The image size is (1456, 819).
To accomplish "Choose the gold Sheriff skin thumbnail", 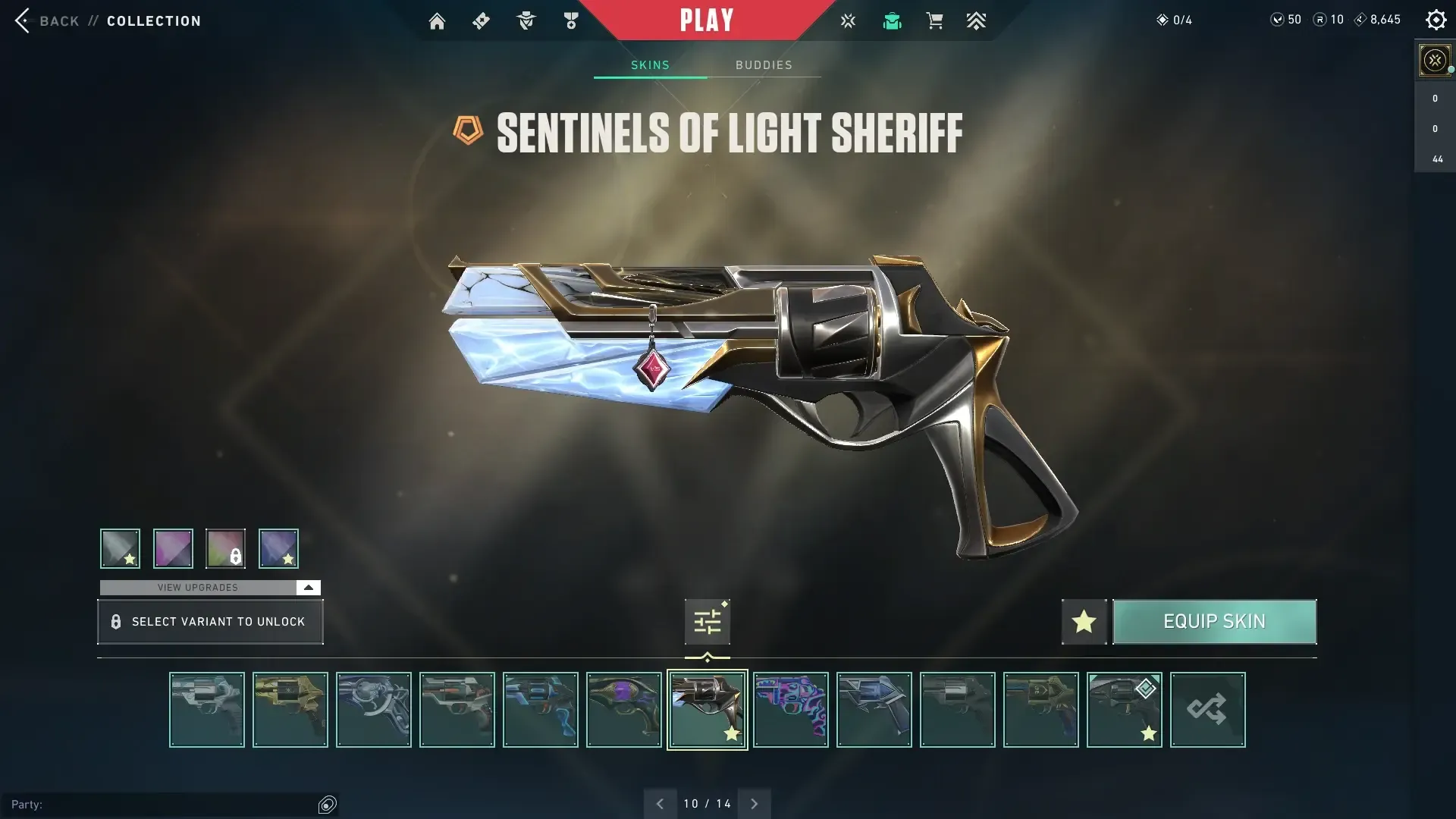I will (x=290, y=710).
